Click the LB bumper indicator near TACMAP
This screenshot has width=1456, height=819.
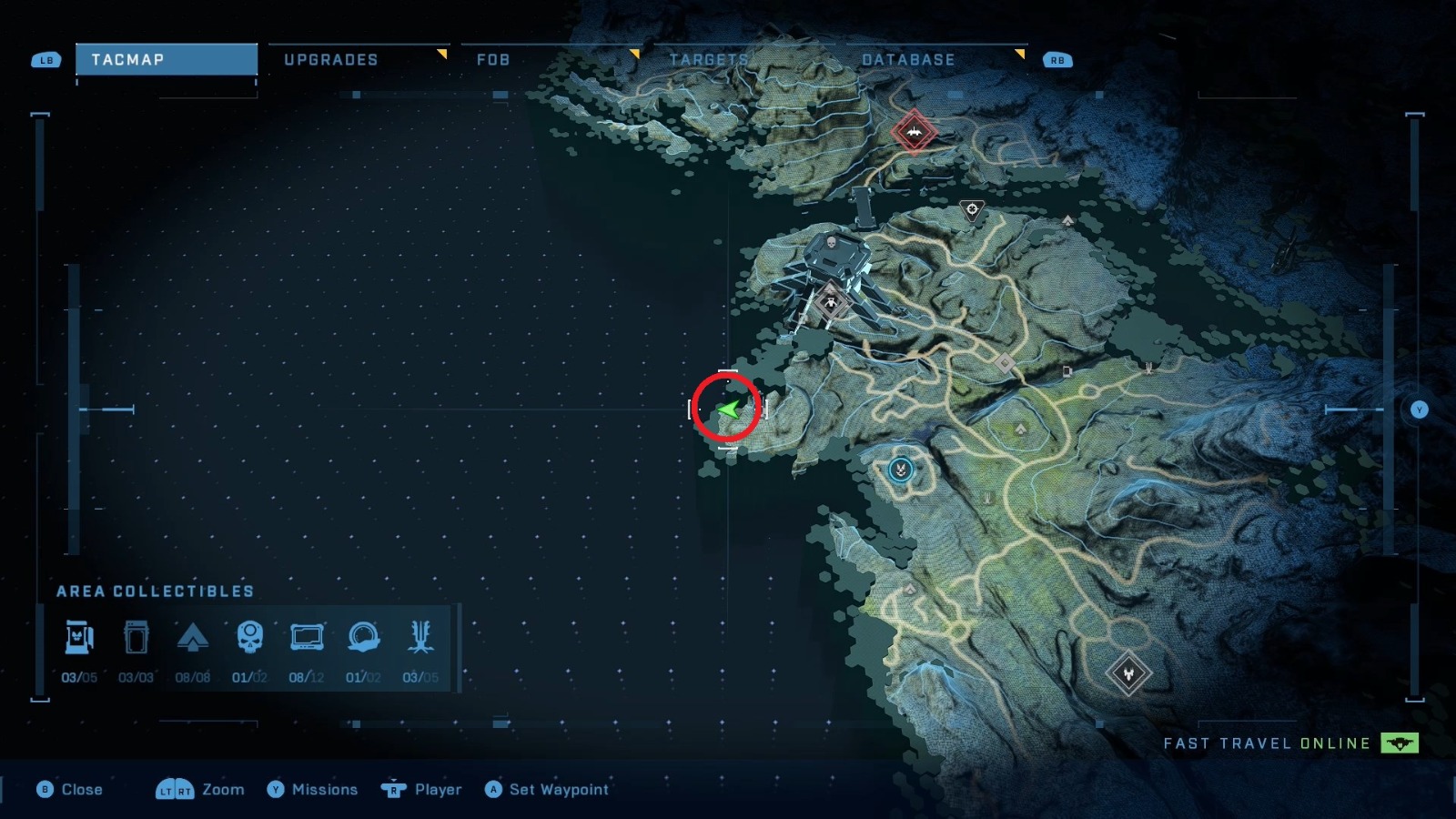[x=45, y=60]
